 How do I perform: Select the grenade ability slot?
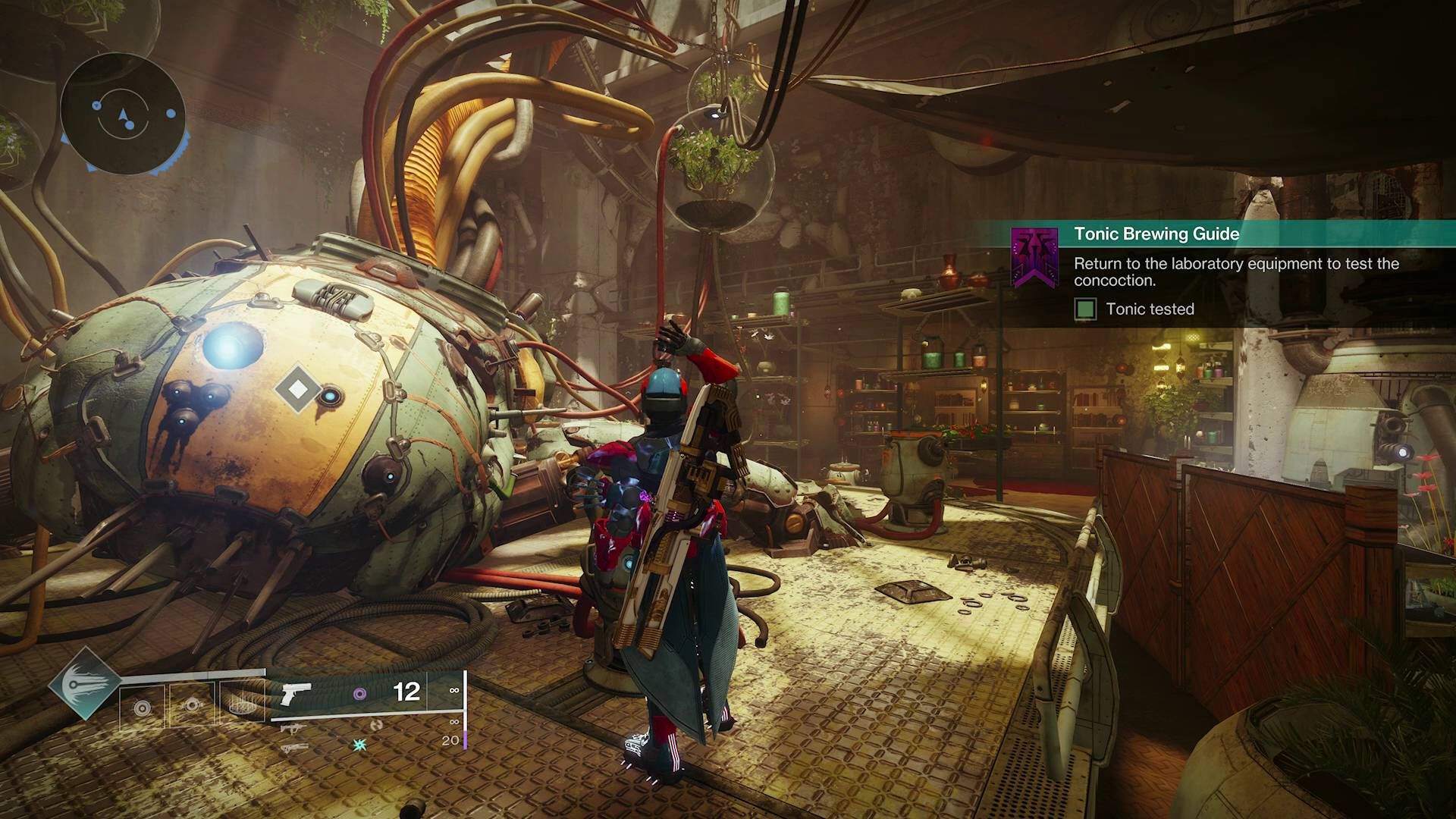(142, 707)
